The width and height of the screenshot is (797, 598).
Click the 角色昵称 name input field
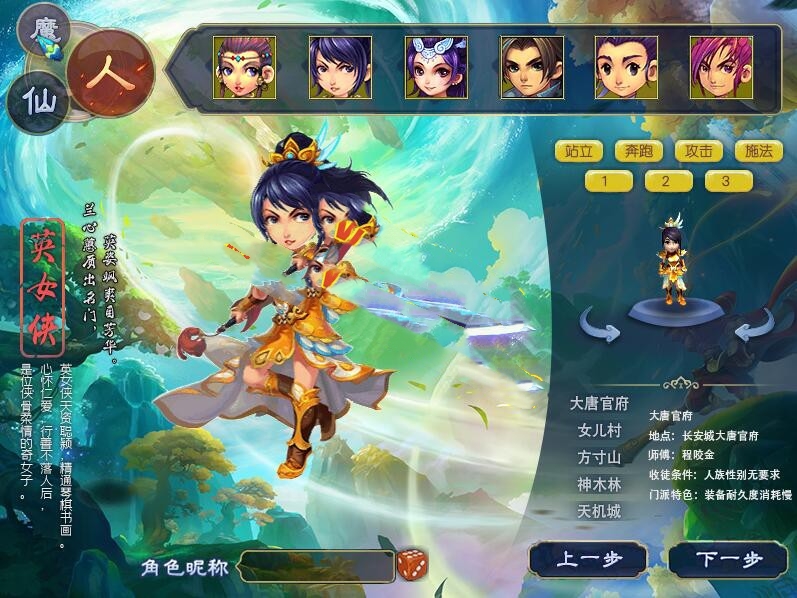point(317,566)
